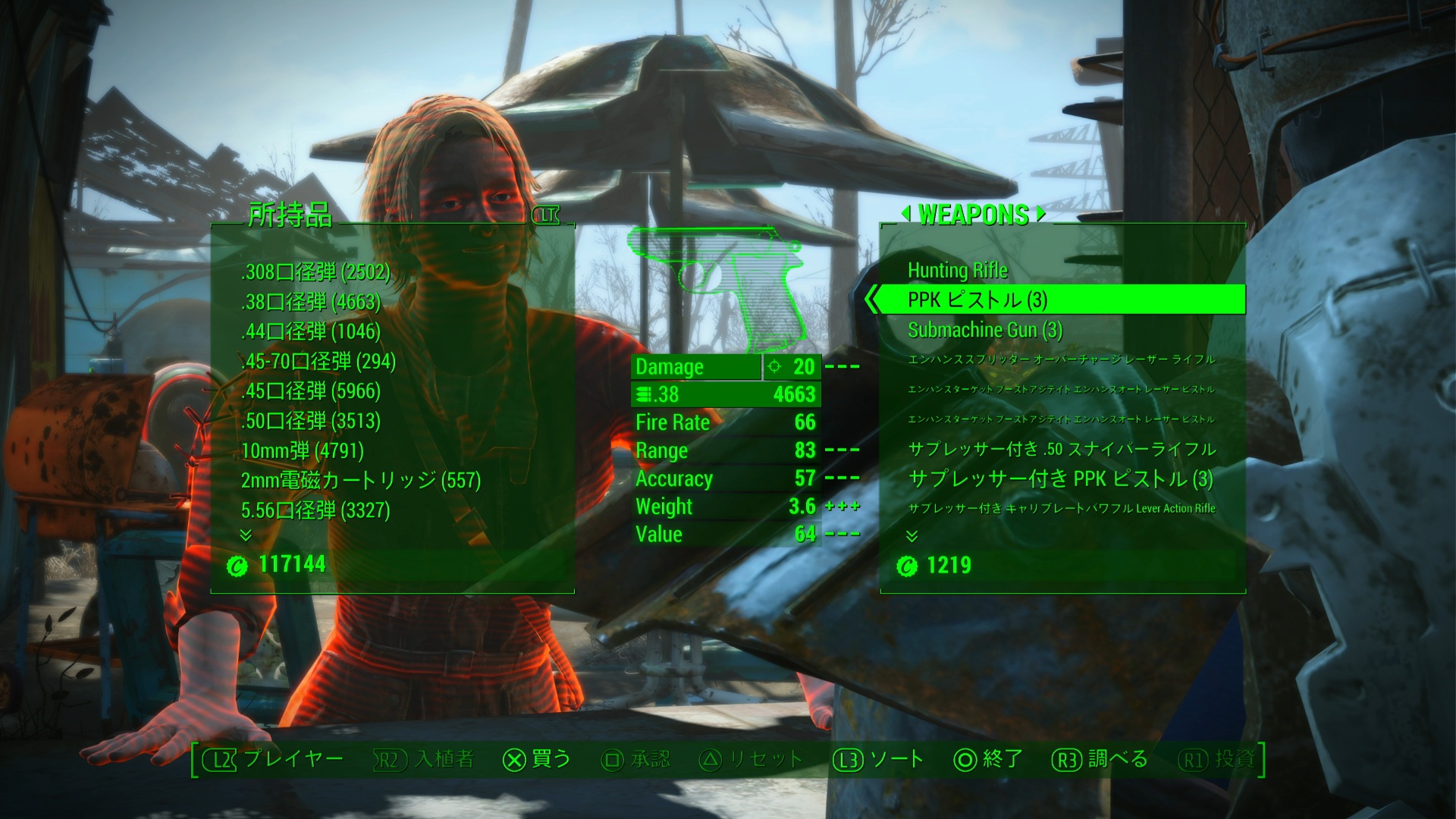Choose サプレッサー付き PPK ピストル (3)
1456x819 pixels.
[1060, 479]
